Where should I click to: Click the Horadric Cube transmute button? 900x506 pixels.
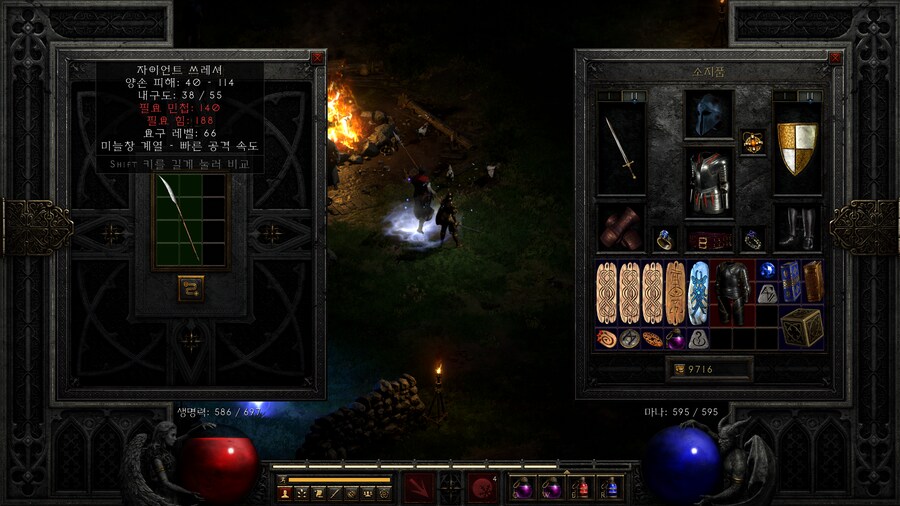point(191,288)
